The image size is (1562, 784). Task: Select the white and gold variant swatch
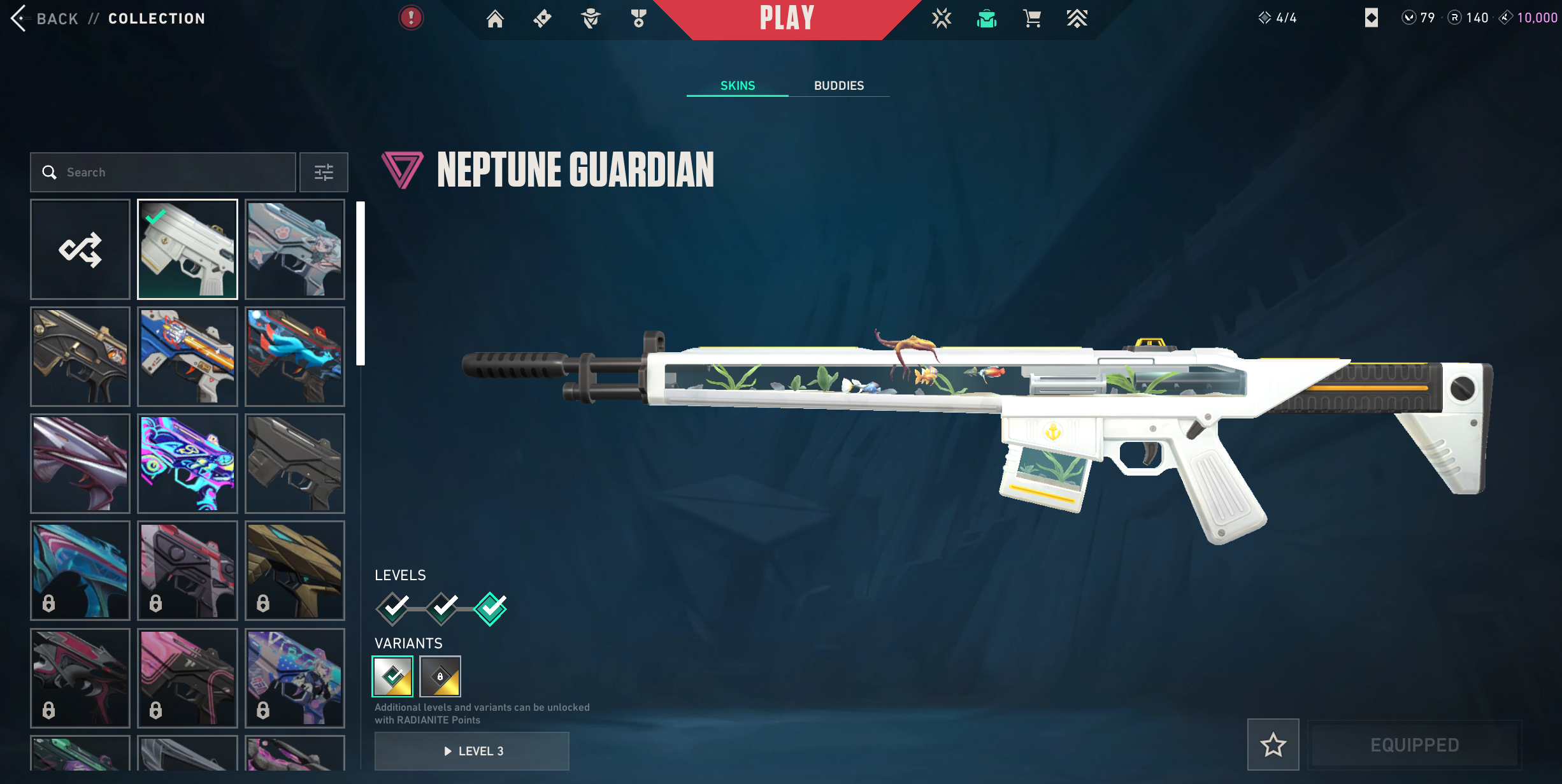point(392,676)
